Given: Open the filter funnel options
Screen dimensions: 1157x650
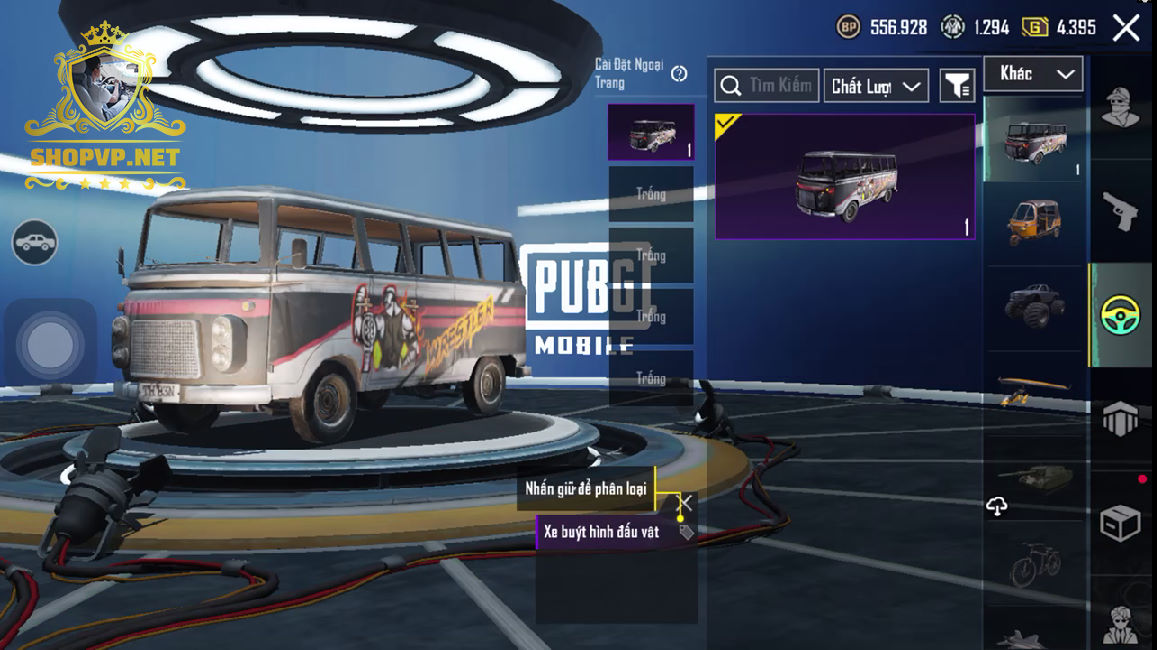Looking at the screenshot, I should [x=957, y=87].
